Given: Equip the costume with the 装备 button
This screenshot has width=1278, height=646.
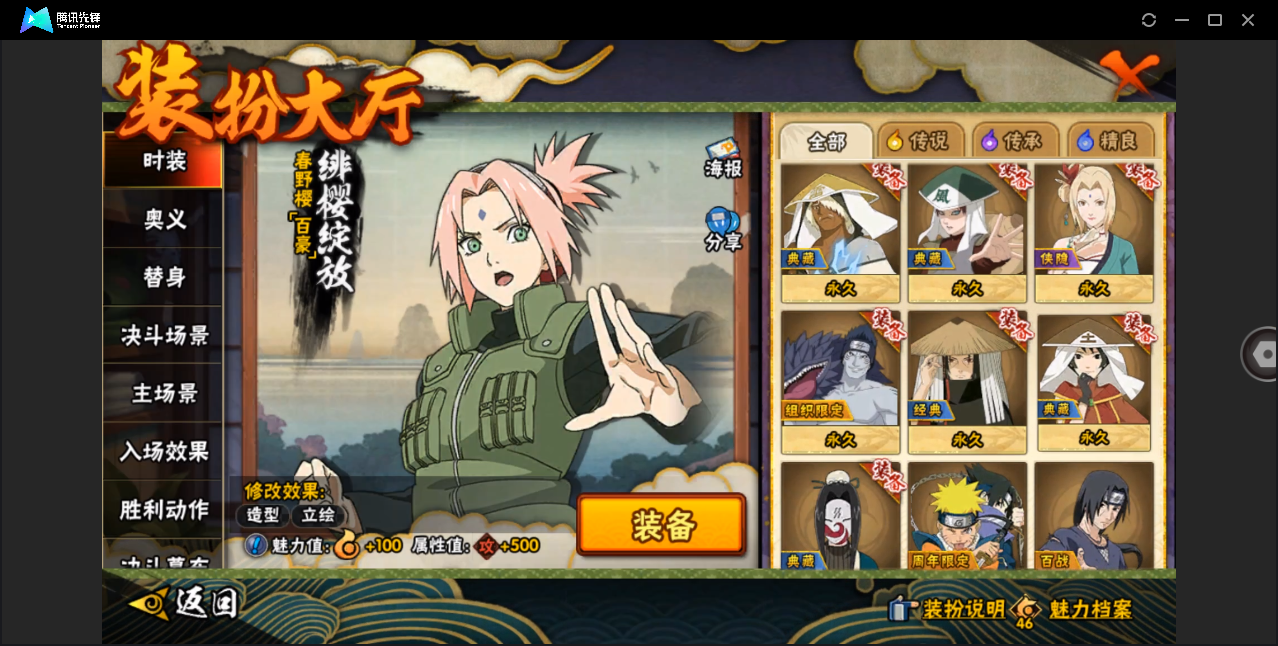Looking at the screenshot, I should (661, 524).
